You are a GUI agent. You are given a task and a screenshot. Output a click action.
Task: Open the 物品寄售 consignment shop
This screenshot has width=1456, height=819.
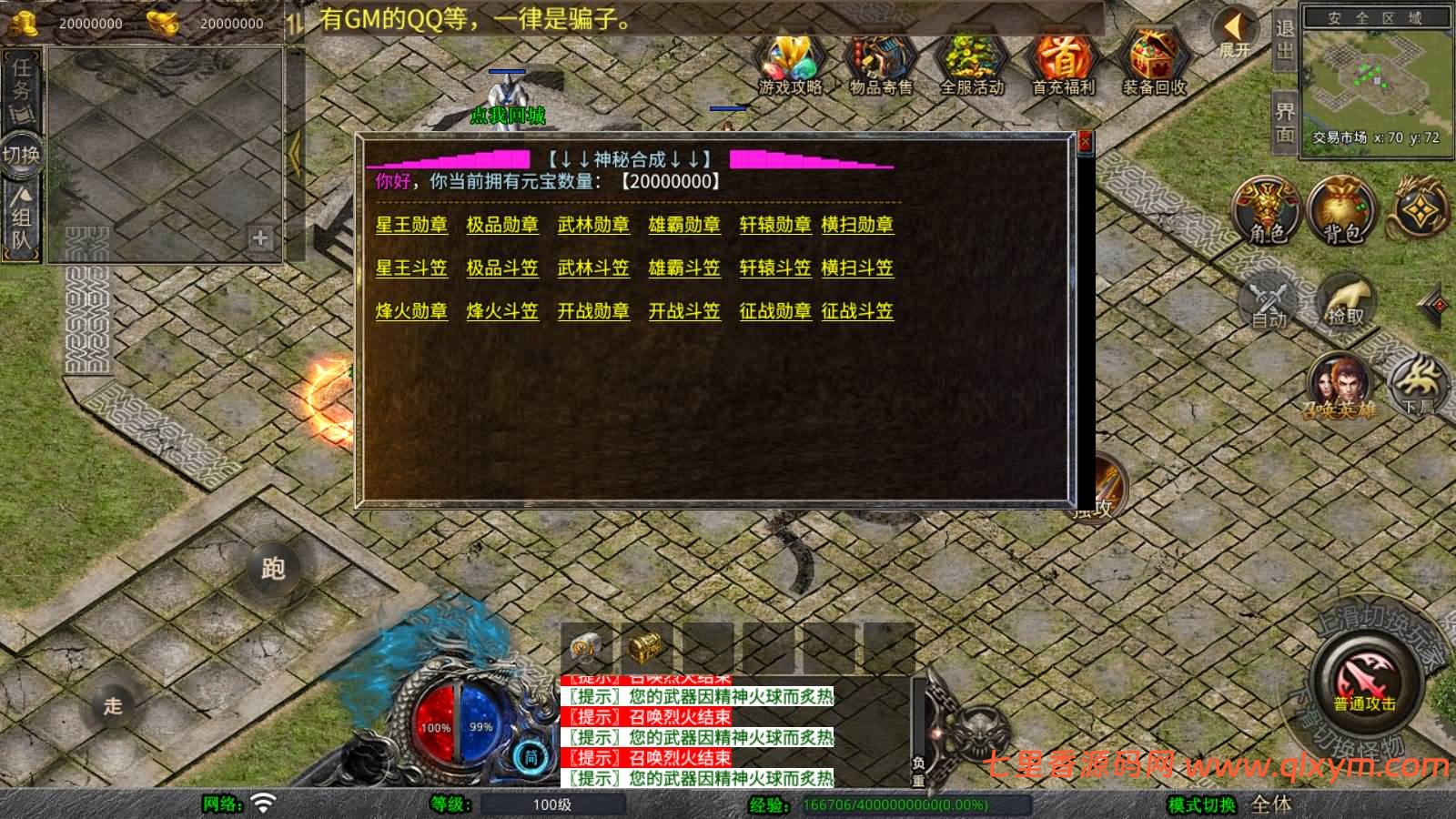coord(881,66)
